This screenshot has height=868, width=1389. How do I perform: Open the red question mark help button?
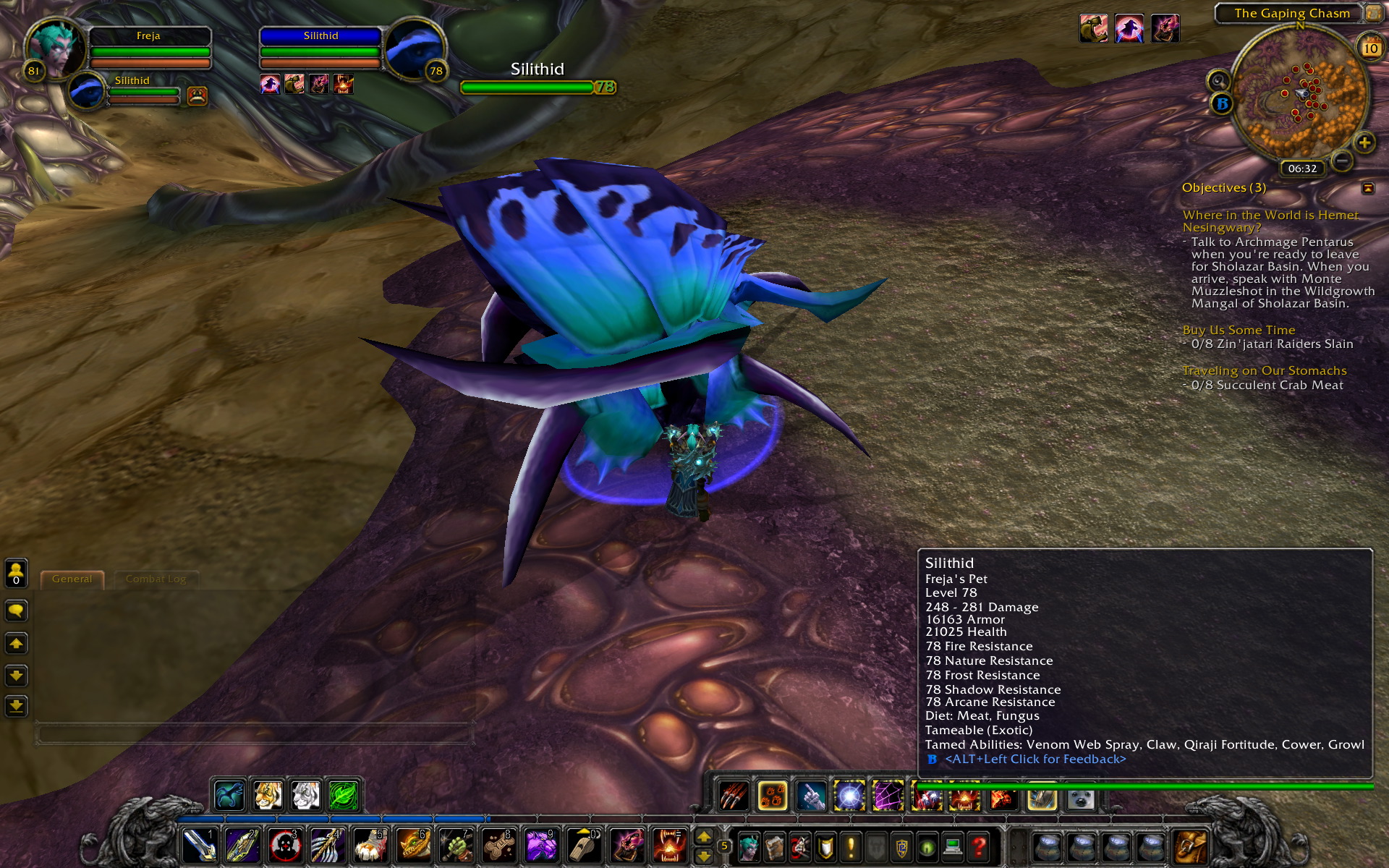pos(979,845)
